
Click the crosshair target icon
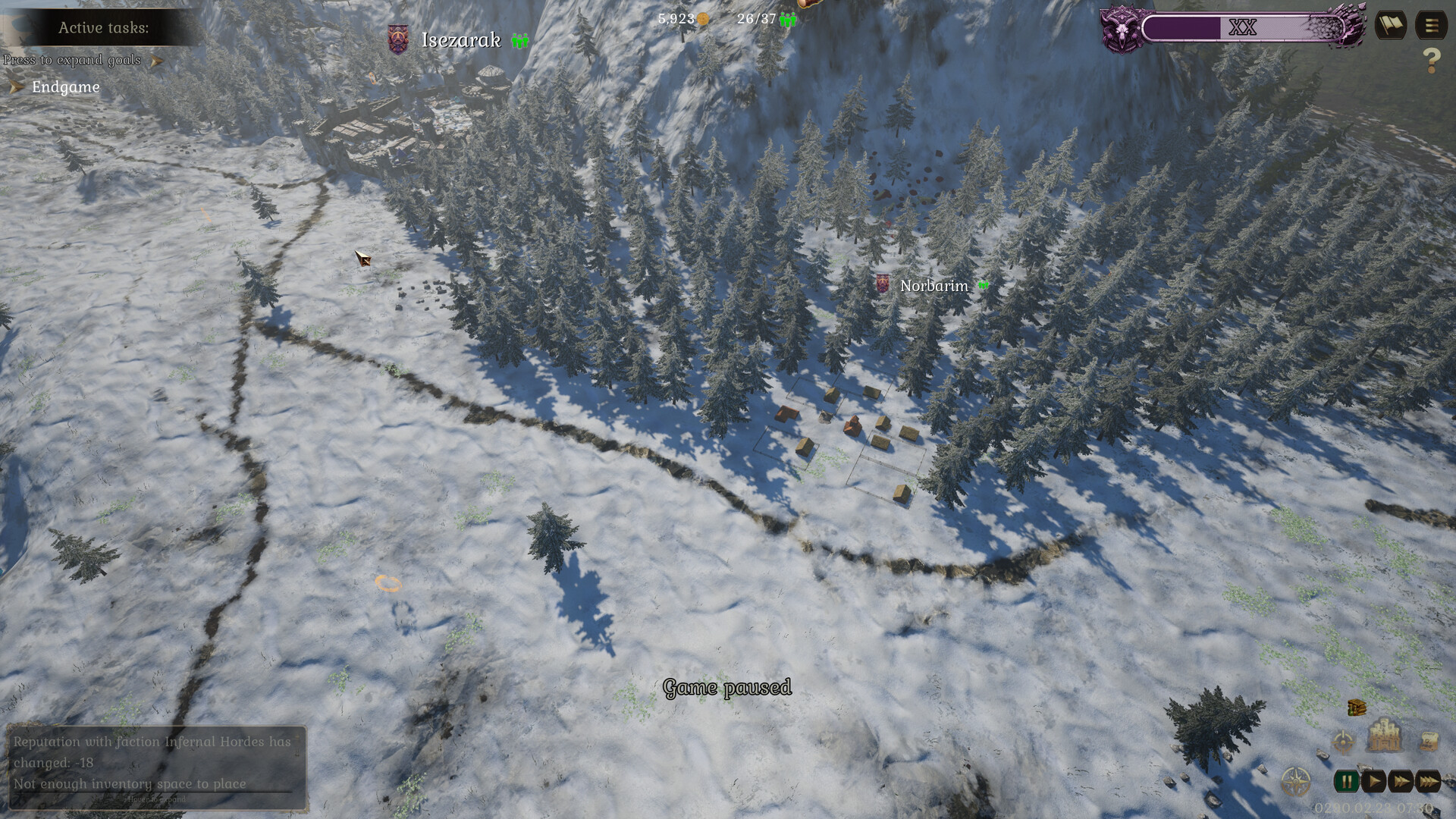click(x=1344, y=742)
